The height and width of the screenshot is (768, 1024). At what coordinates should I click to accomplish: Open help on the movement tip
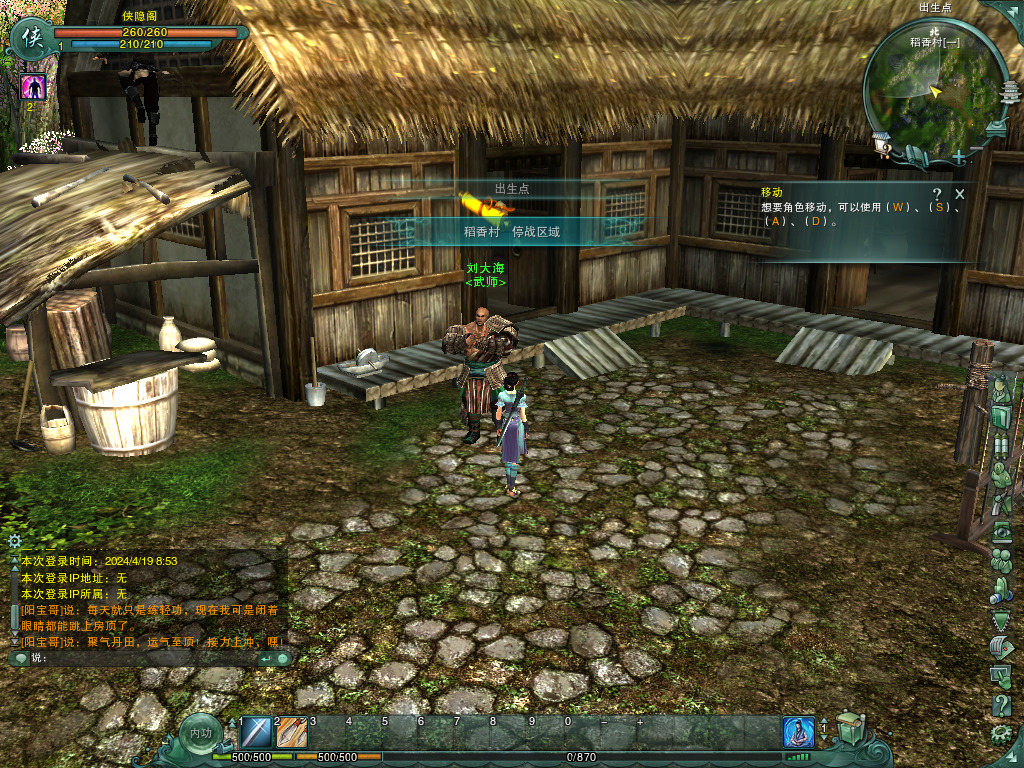937,194
